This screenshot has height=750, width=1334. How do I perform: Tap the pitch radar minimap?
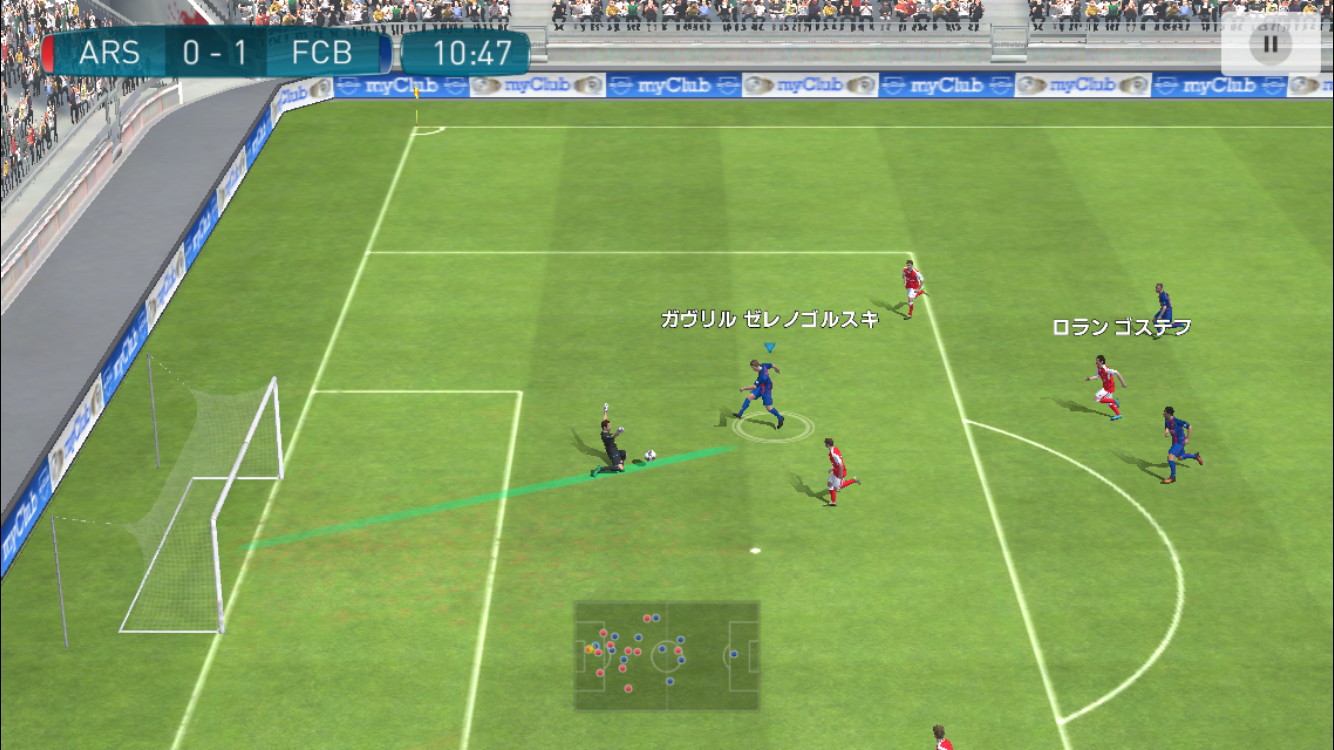(x=666, y=655)
